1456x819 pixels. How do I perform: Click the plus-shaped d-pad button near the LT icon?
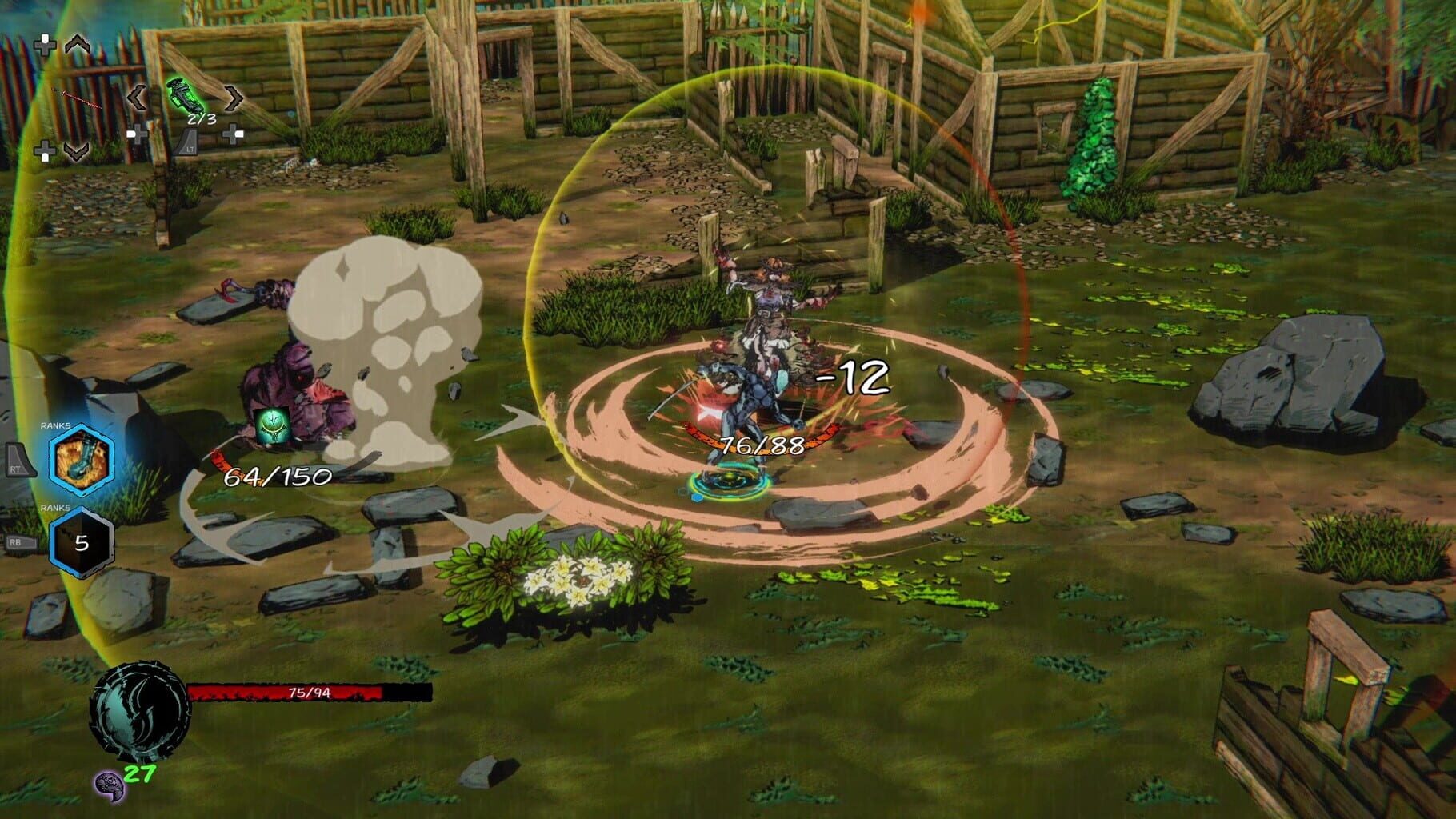coord(138,136)
